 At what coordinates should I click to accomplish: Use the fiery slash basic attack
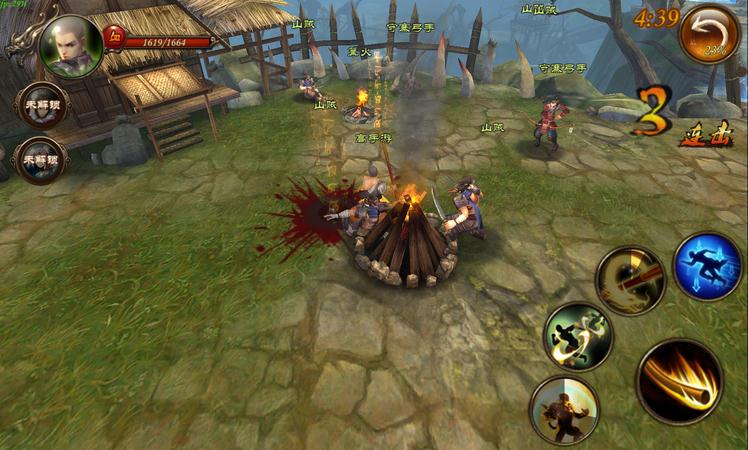point(679,381)
